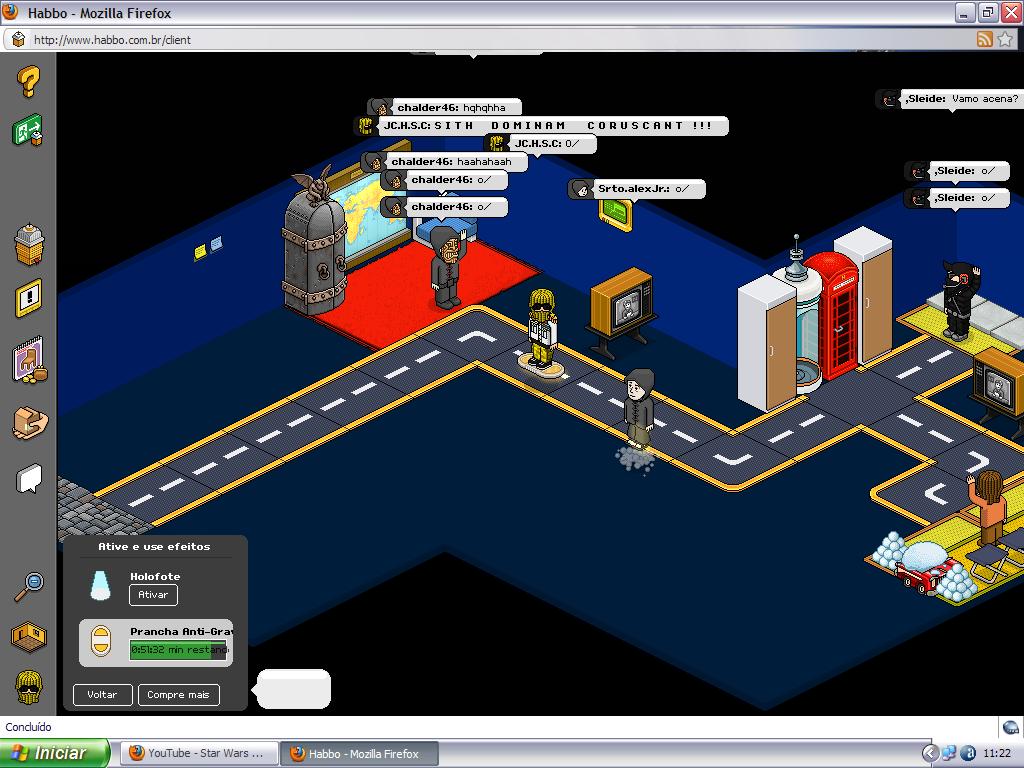The height and width of the screenshot is (768, 1024).
Task: Click the Voltar button
Action: (x=102, y=694)
